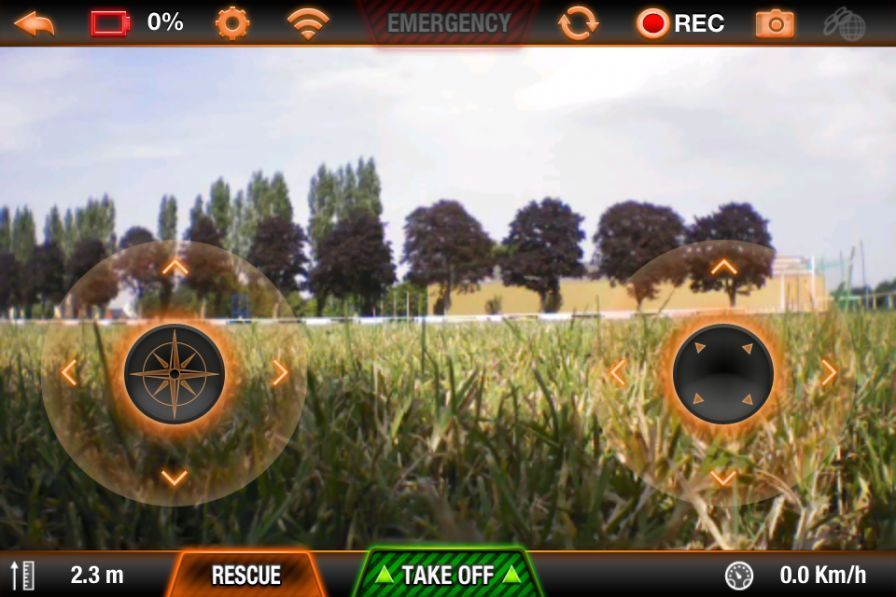Screen dimensions: 896x597
Task: Tap the right joystick's down arrow
Action: [x=723, y=478]
